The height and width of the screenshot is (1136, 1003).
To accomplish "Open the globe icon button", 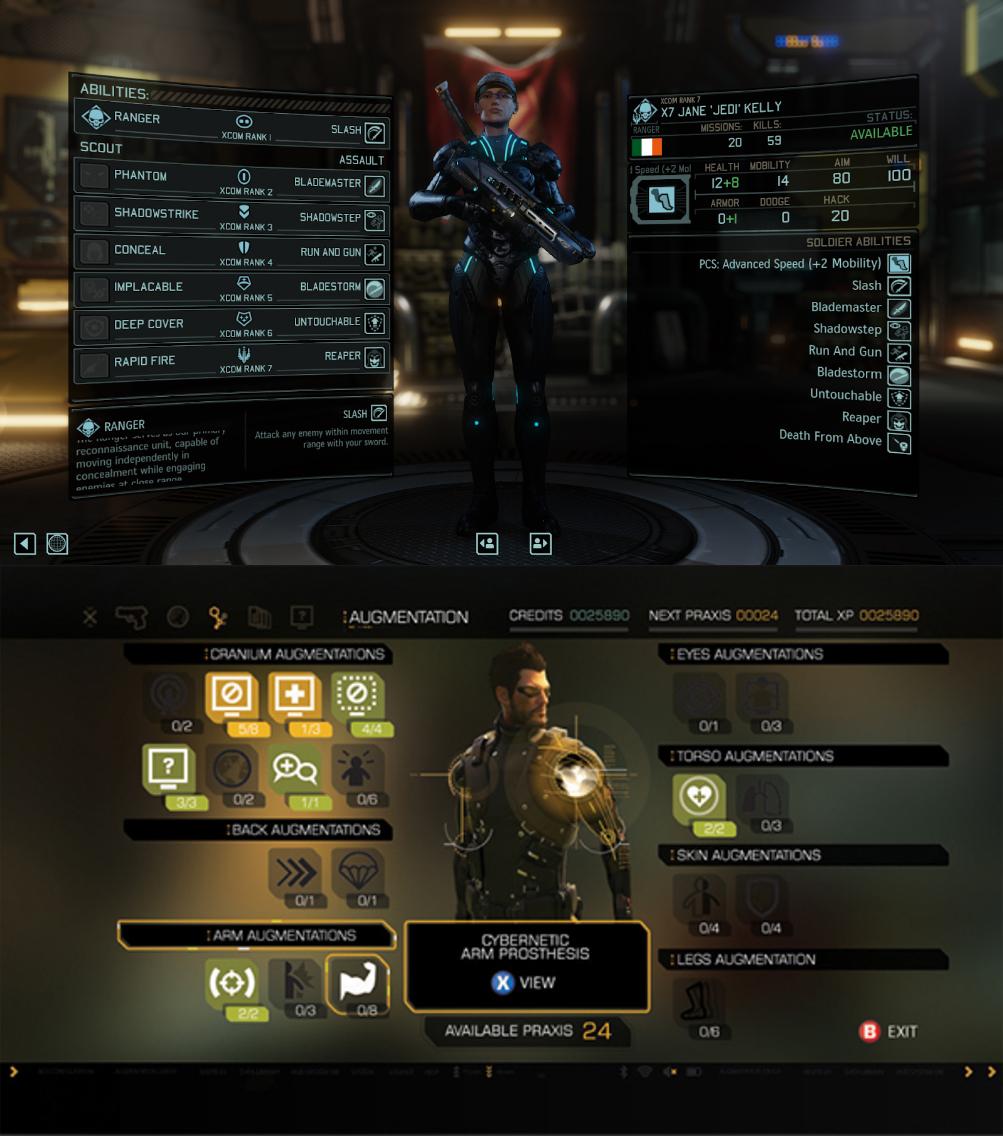I will click(57, 543).
